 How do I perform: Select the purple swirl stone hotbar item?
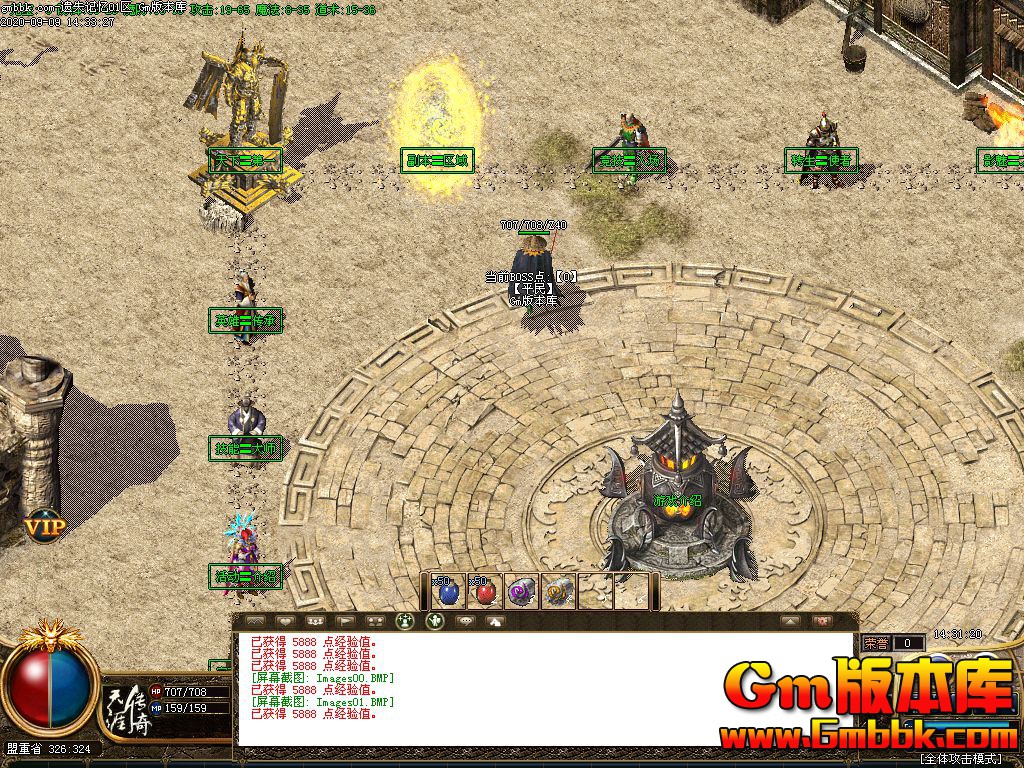pos(521,592)
